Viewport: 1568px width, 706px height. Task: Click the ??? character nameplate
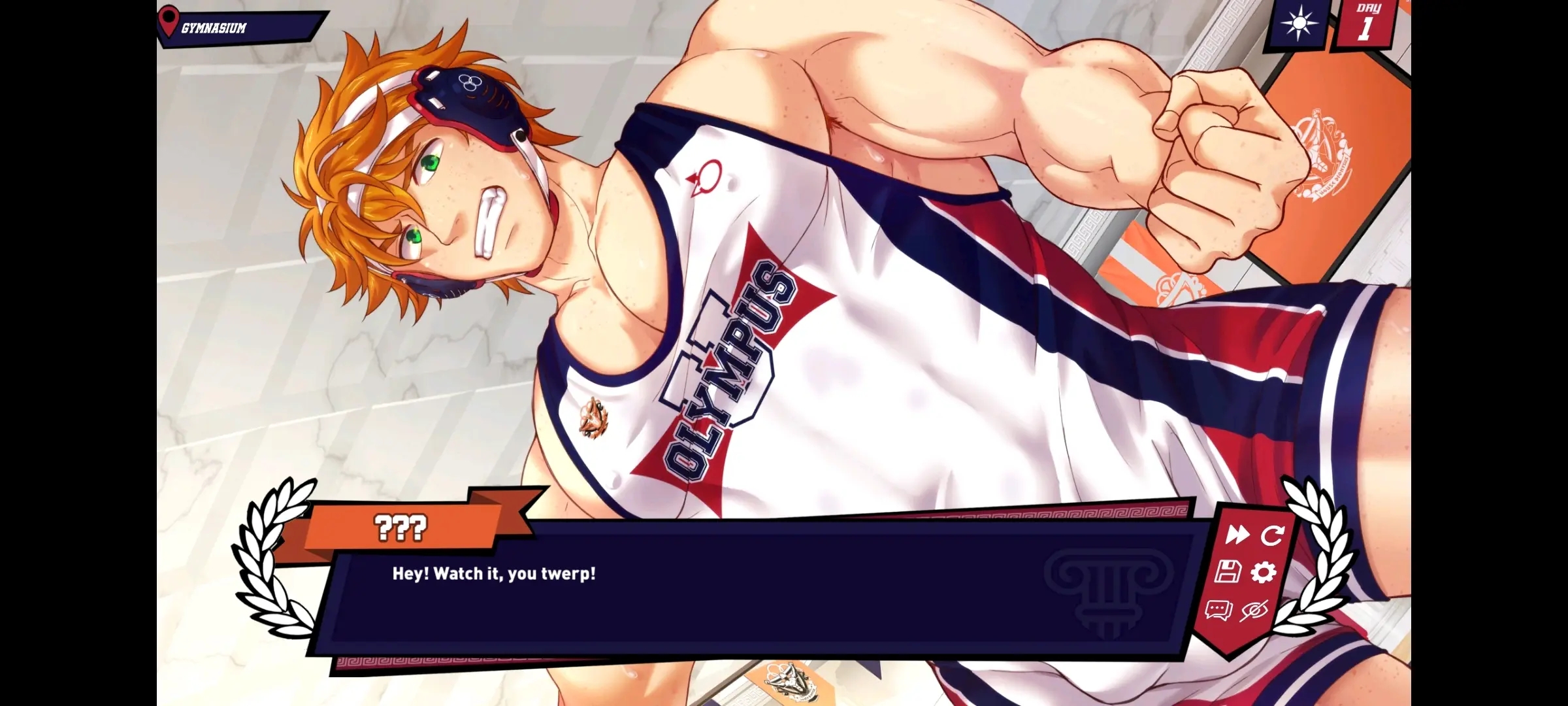click(399, 526)
